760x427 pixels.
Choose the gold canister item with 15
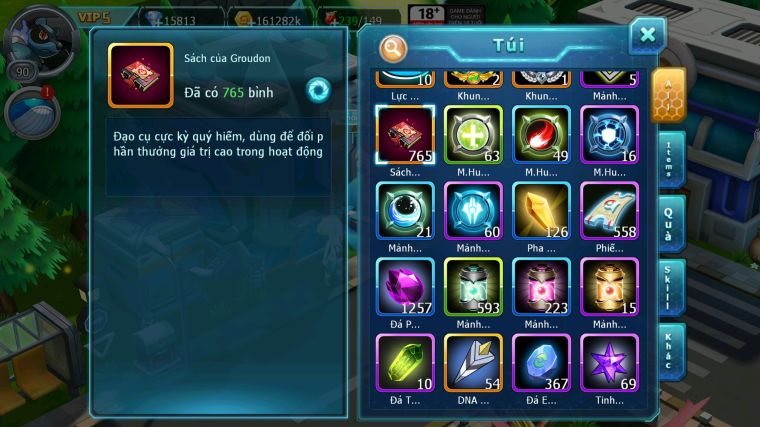(609, 286)
